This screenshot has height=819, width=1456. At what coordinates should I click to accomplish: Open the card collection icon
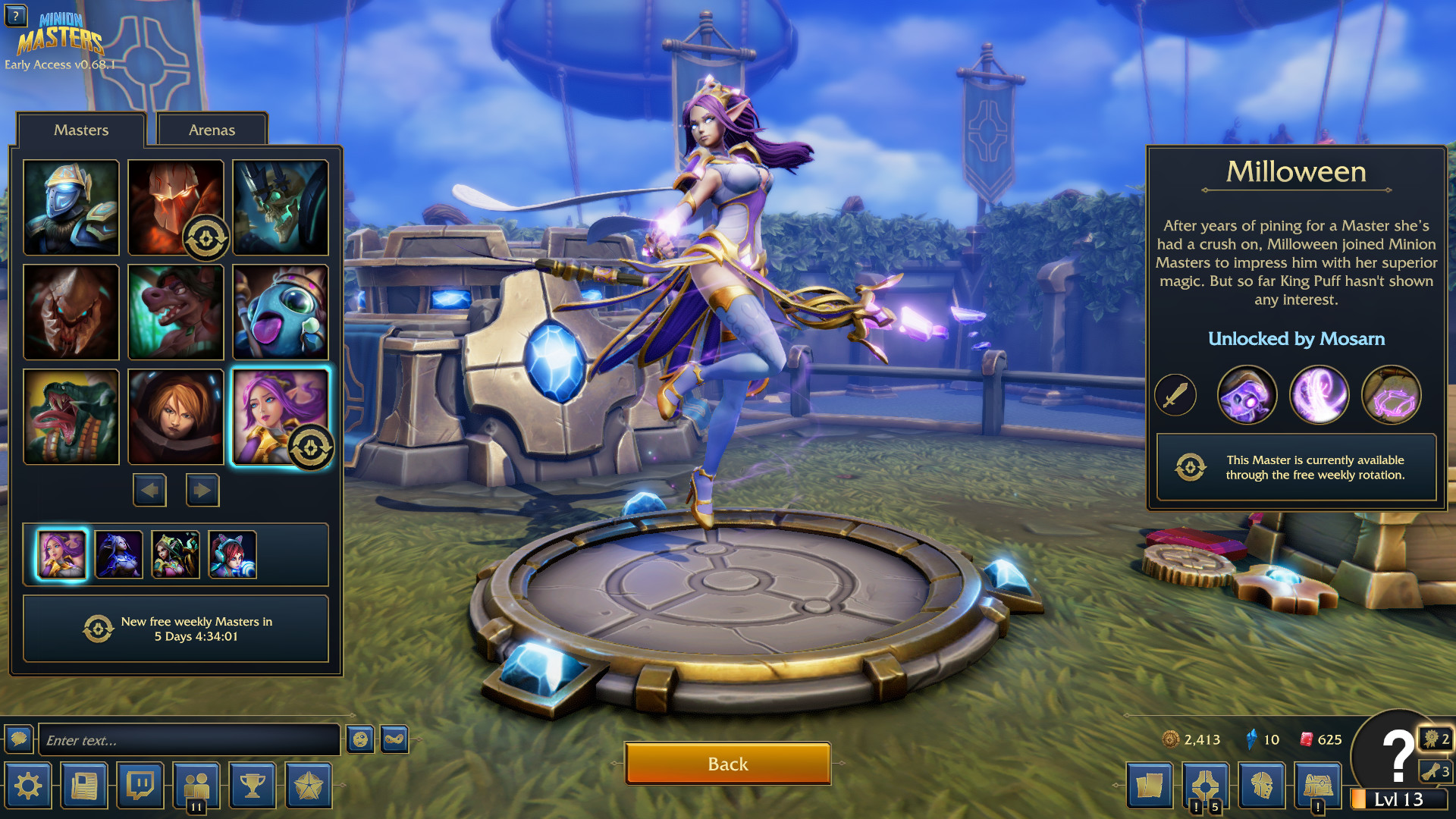pos(1151,786)
